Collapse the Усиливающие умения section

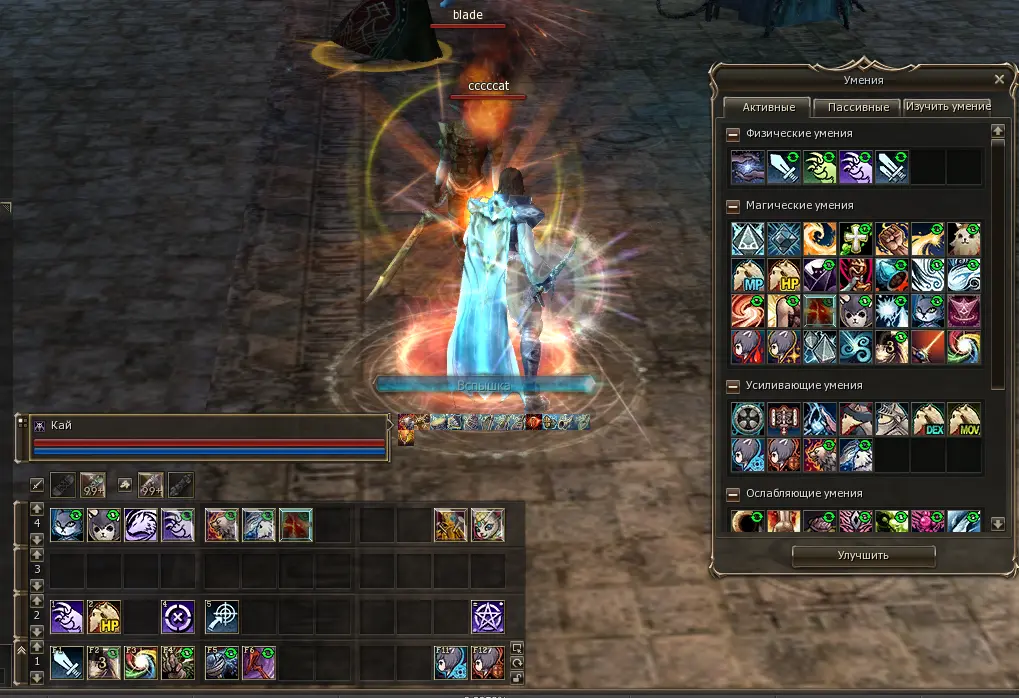(x=733, y=386)
